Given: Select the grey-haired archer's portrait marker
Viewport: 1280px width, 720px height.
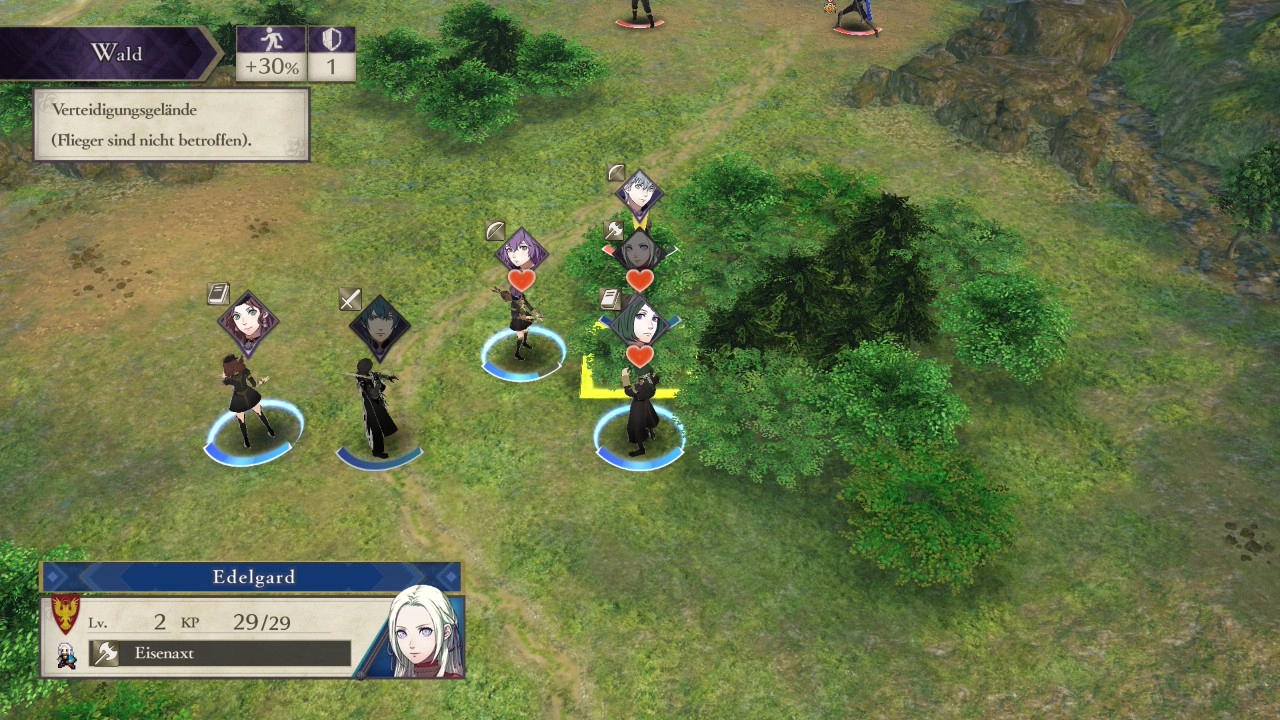Looking at the screenshot, I should (x=638, y=191).
